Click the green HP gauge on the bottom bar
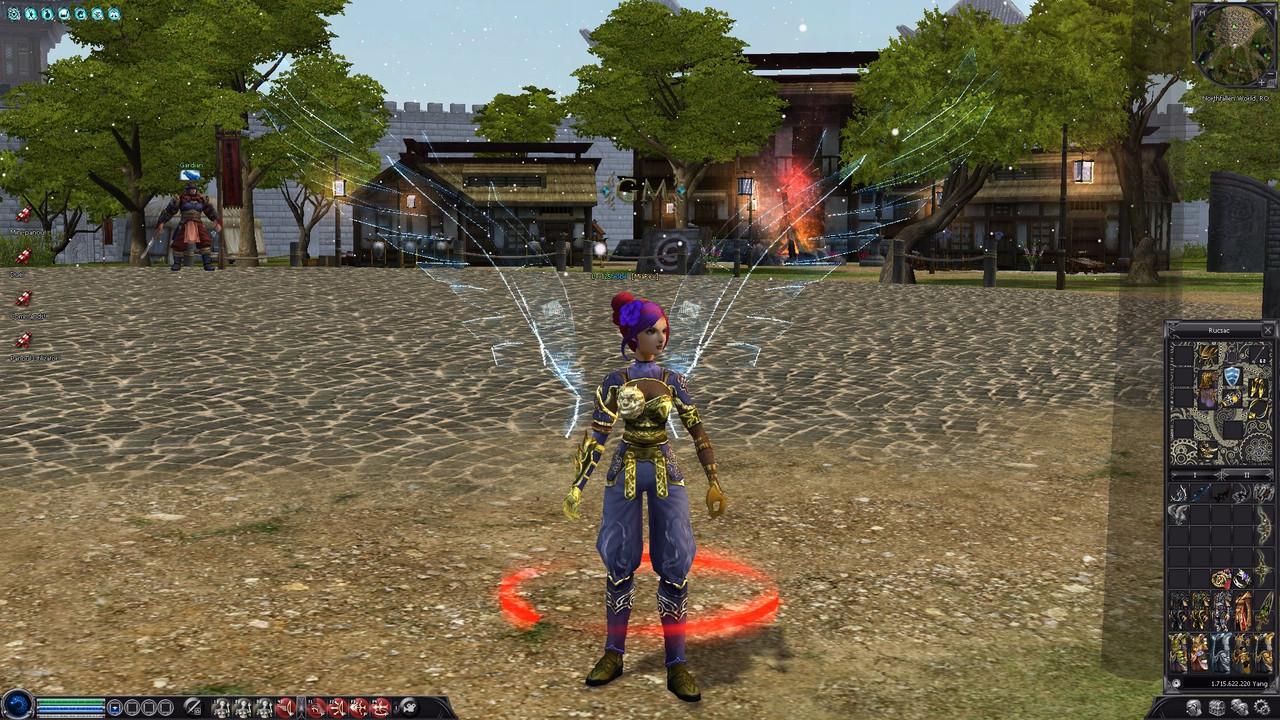The height and width of the screenshot is (720, 1280). click(70, 701)
